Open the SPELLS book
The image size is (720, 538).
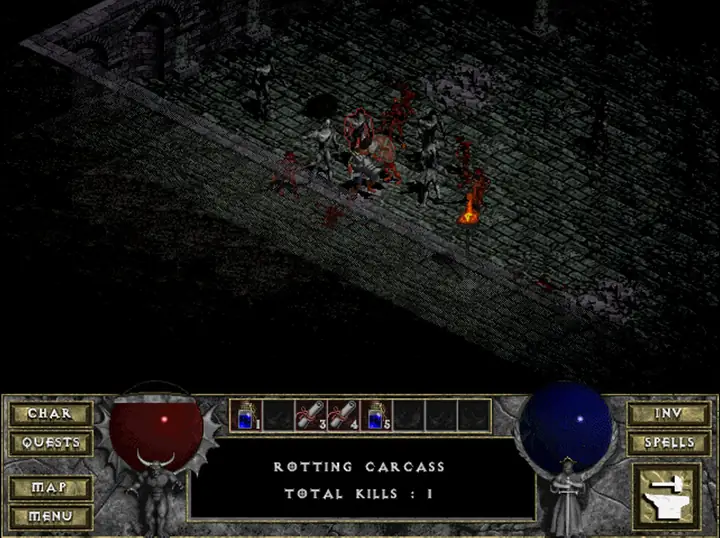pos(668,442)
